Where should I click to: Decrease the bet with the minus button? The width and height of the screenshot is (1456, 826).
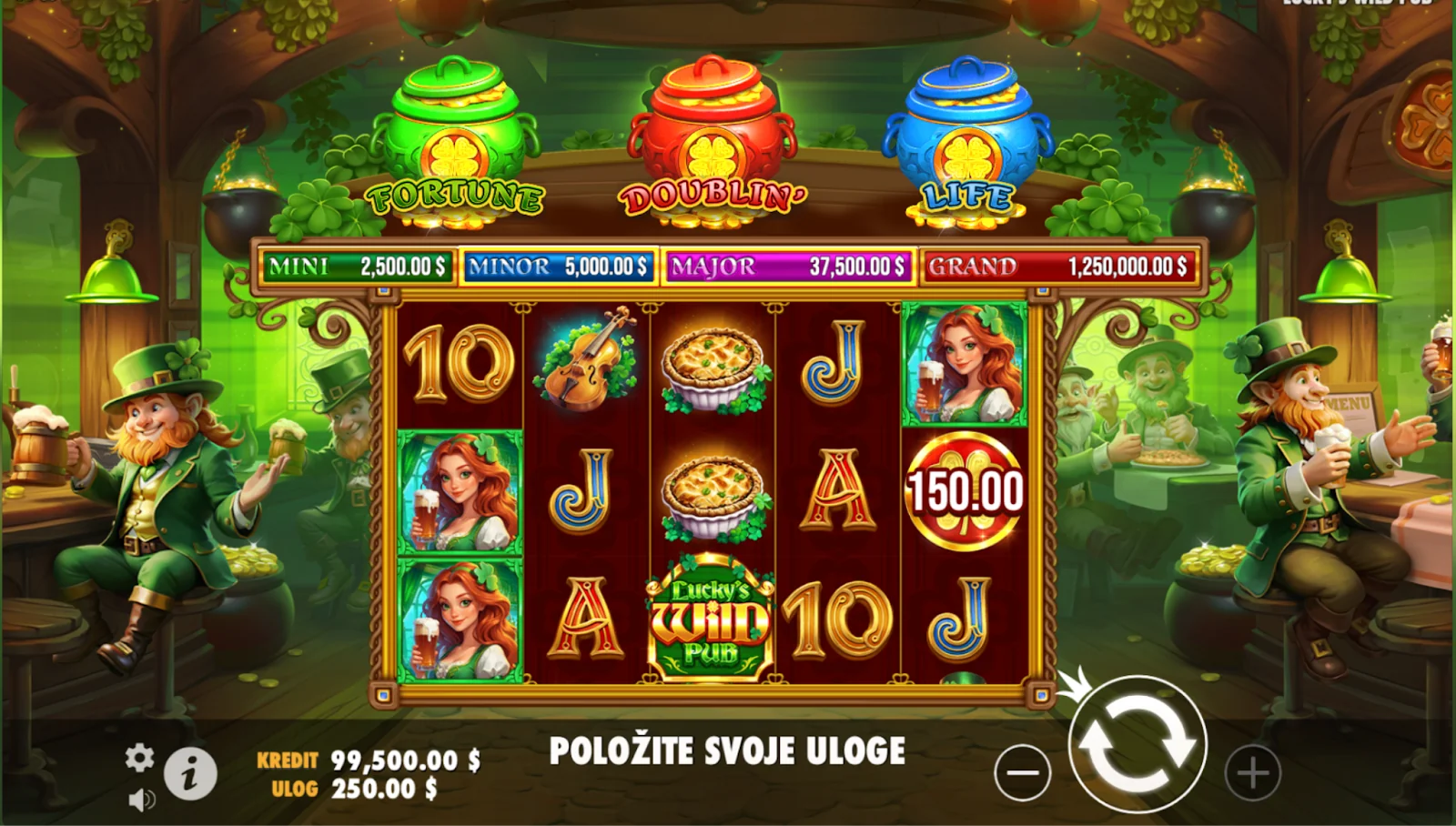(x=1022, y=773)
